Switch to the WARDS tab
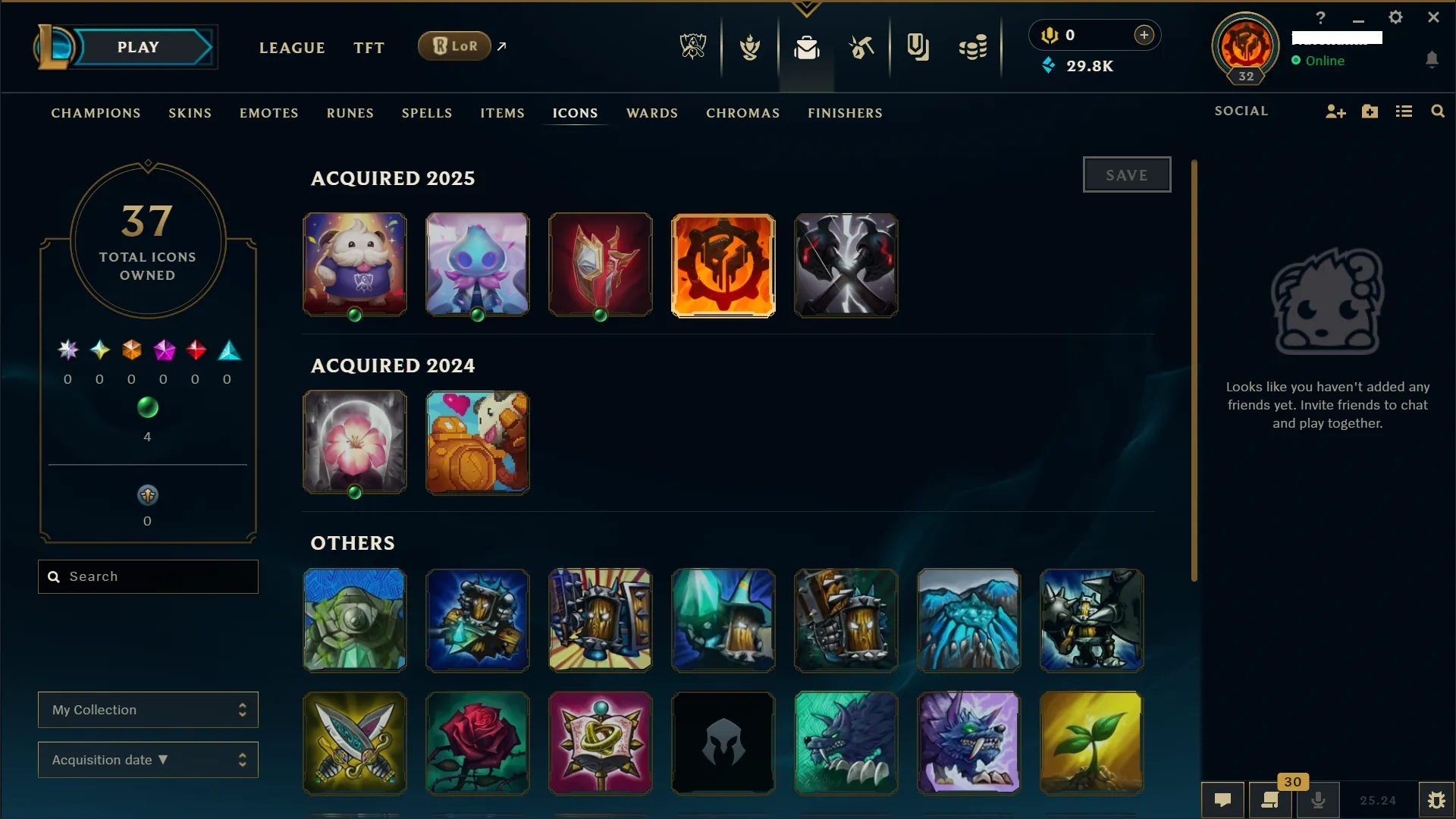The width and height of the screenshot is (1456, 819). click(651, 113)
